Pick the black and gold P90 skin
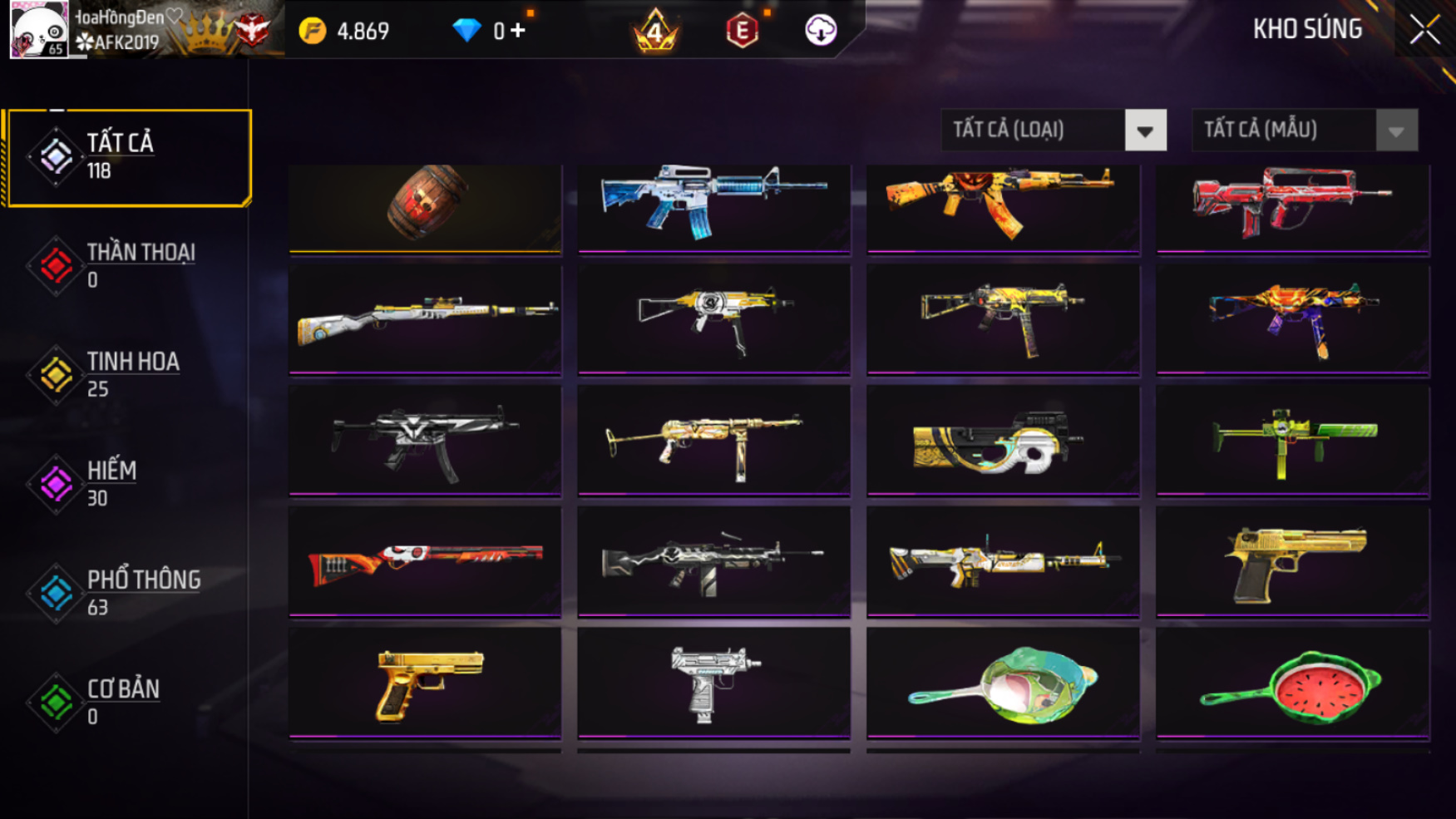The height and width of the screenshot is (819, 1456). [x=1002, y=441]
